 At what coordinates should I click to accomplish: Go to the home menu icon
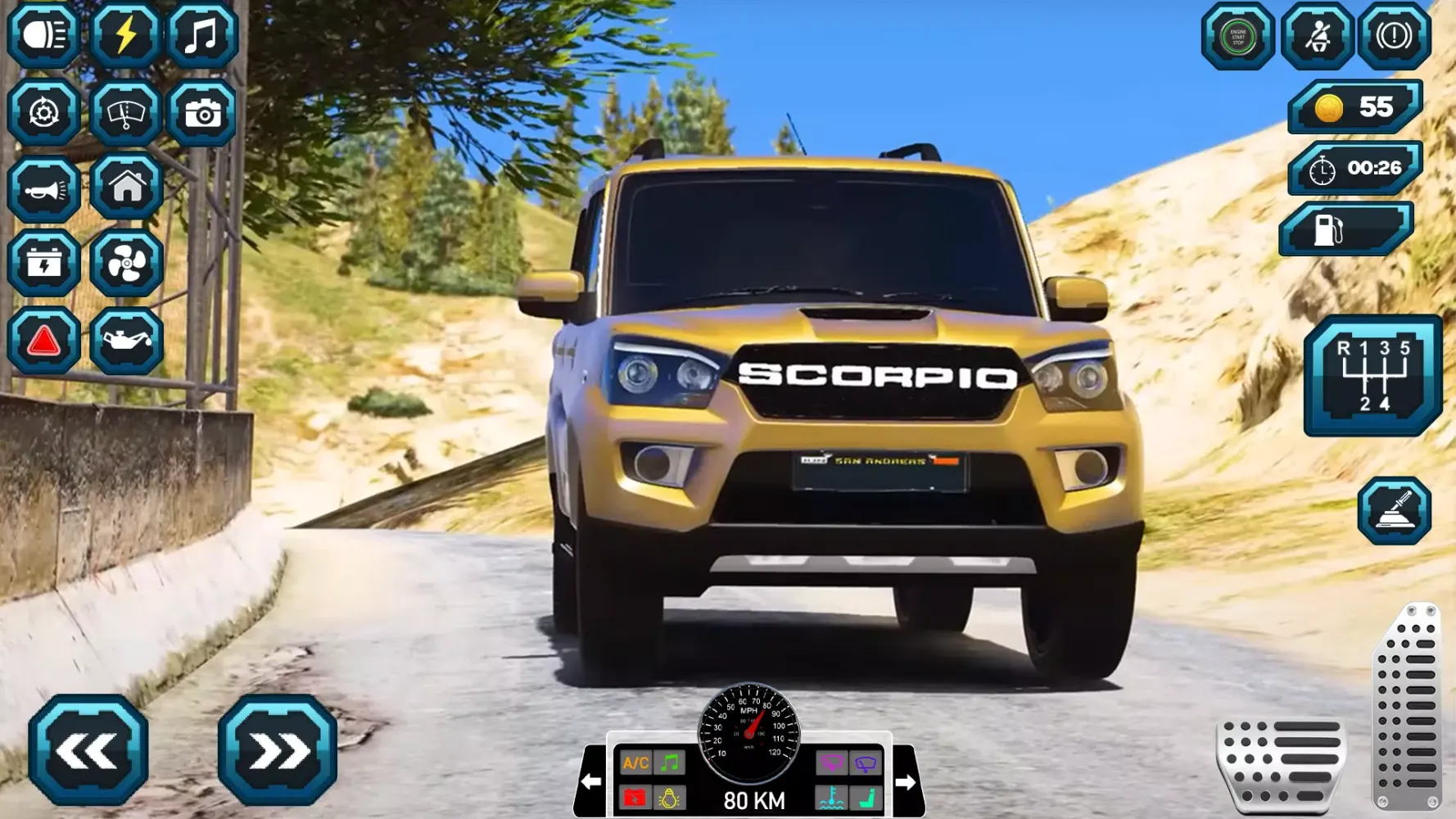tap(127, 188)
